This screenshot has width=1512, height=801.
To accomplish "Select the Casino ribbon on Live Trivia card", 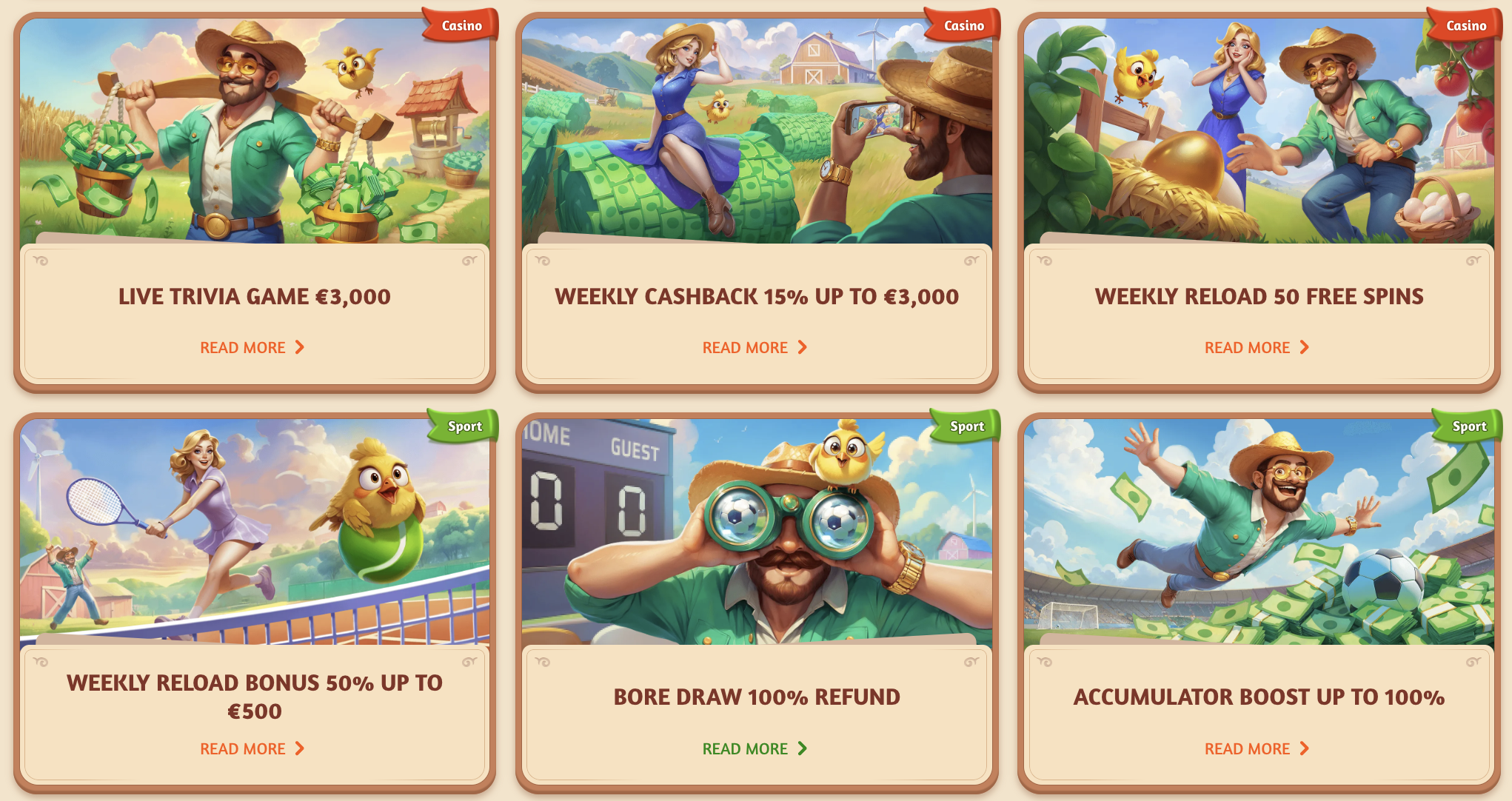I will (461, 24).
